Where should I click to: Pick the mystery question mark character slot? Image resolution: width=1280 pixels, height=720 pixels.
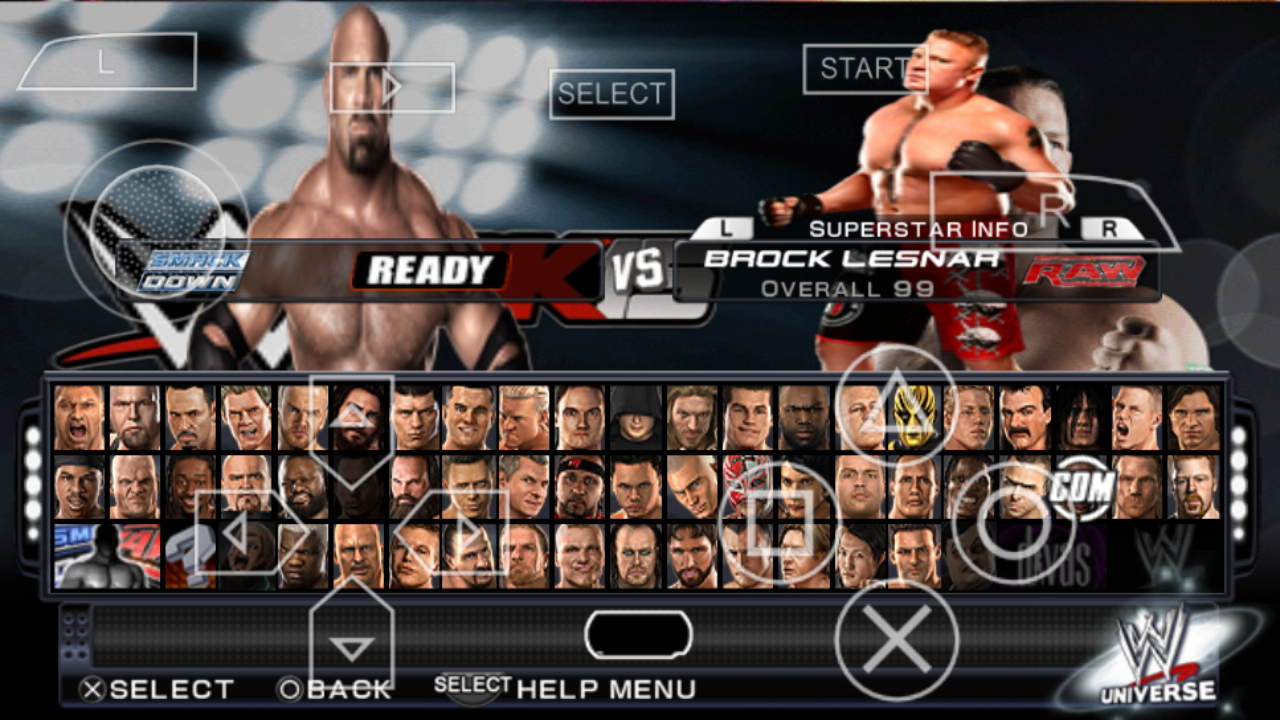click(x=189, y=557)
